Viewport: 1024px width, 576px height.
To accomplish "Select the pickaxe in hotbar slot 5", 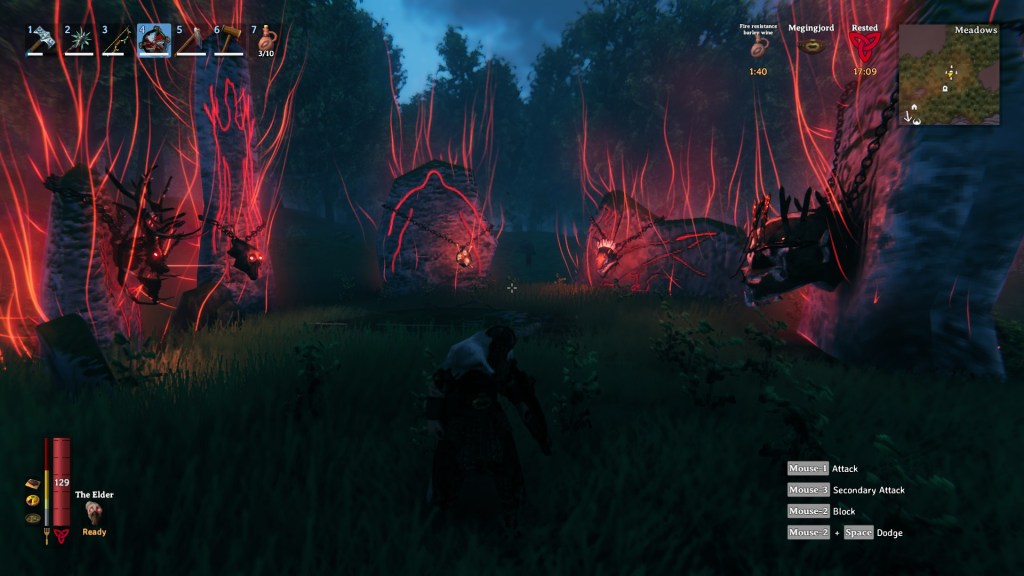I will coord(191,40).
